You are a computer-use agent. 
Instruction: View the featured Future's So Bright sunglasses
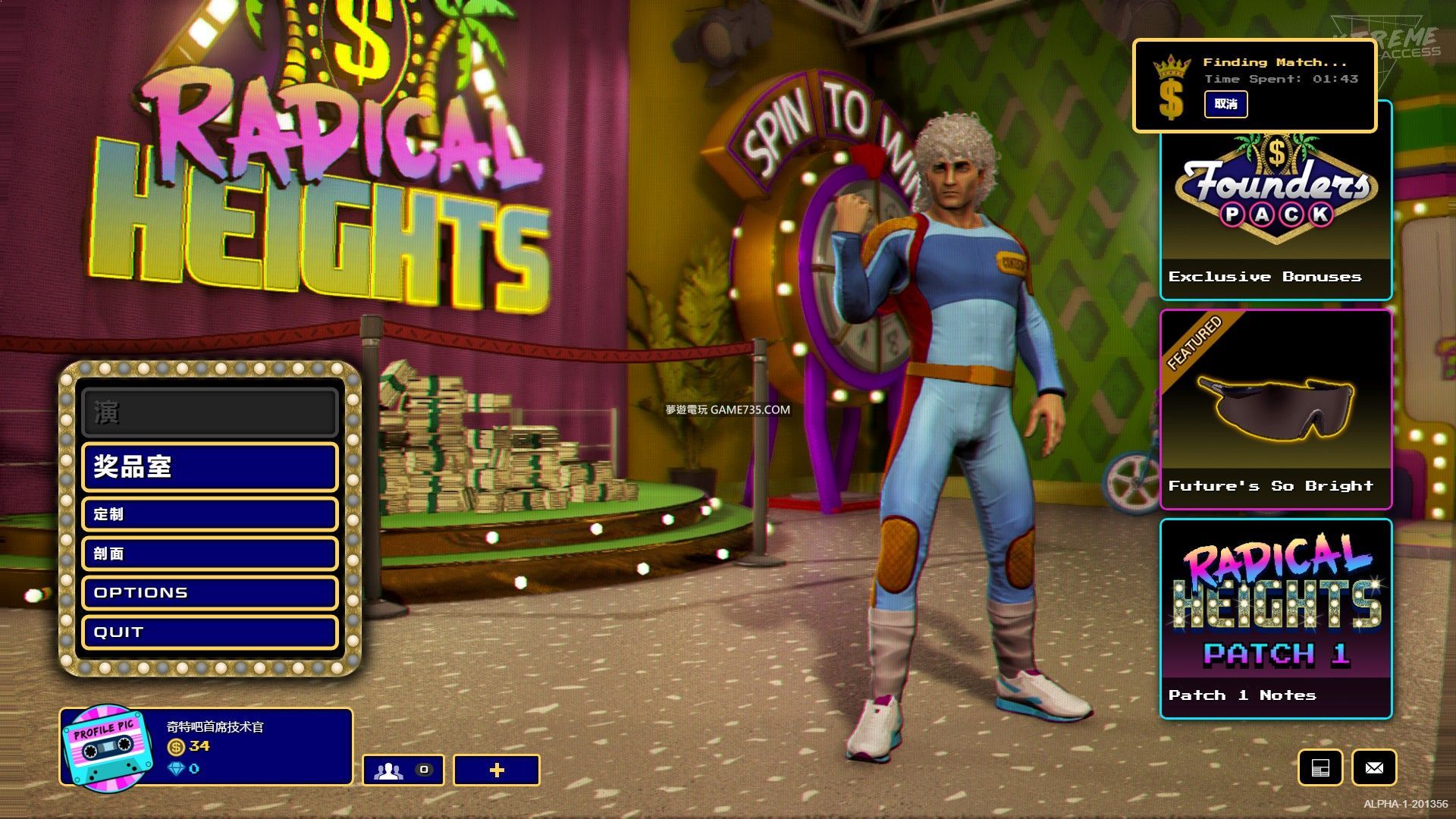click(x=1276, y=409)
